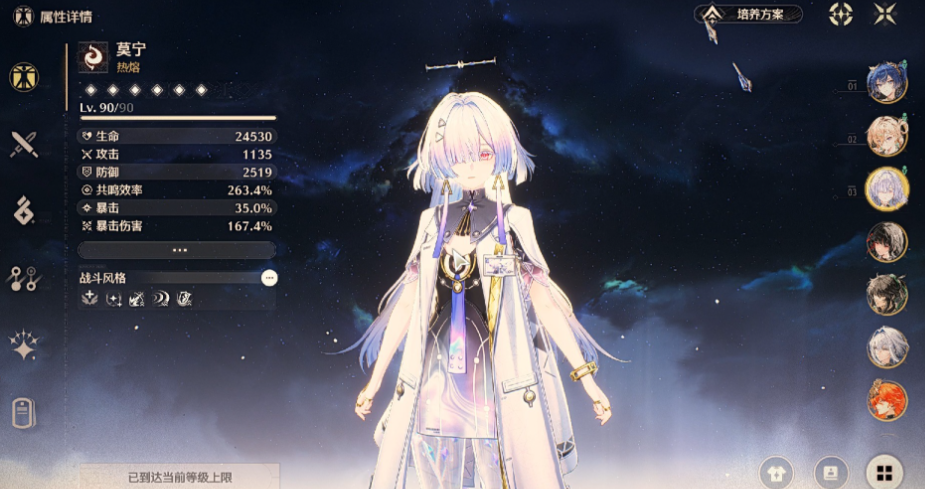Switch to the weapon tab with crossed swords
Viewport: 925px width, 489px height.
[x=24, y=144]
